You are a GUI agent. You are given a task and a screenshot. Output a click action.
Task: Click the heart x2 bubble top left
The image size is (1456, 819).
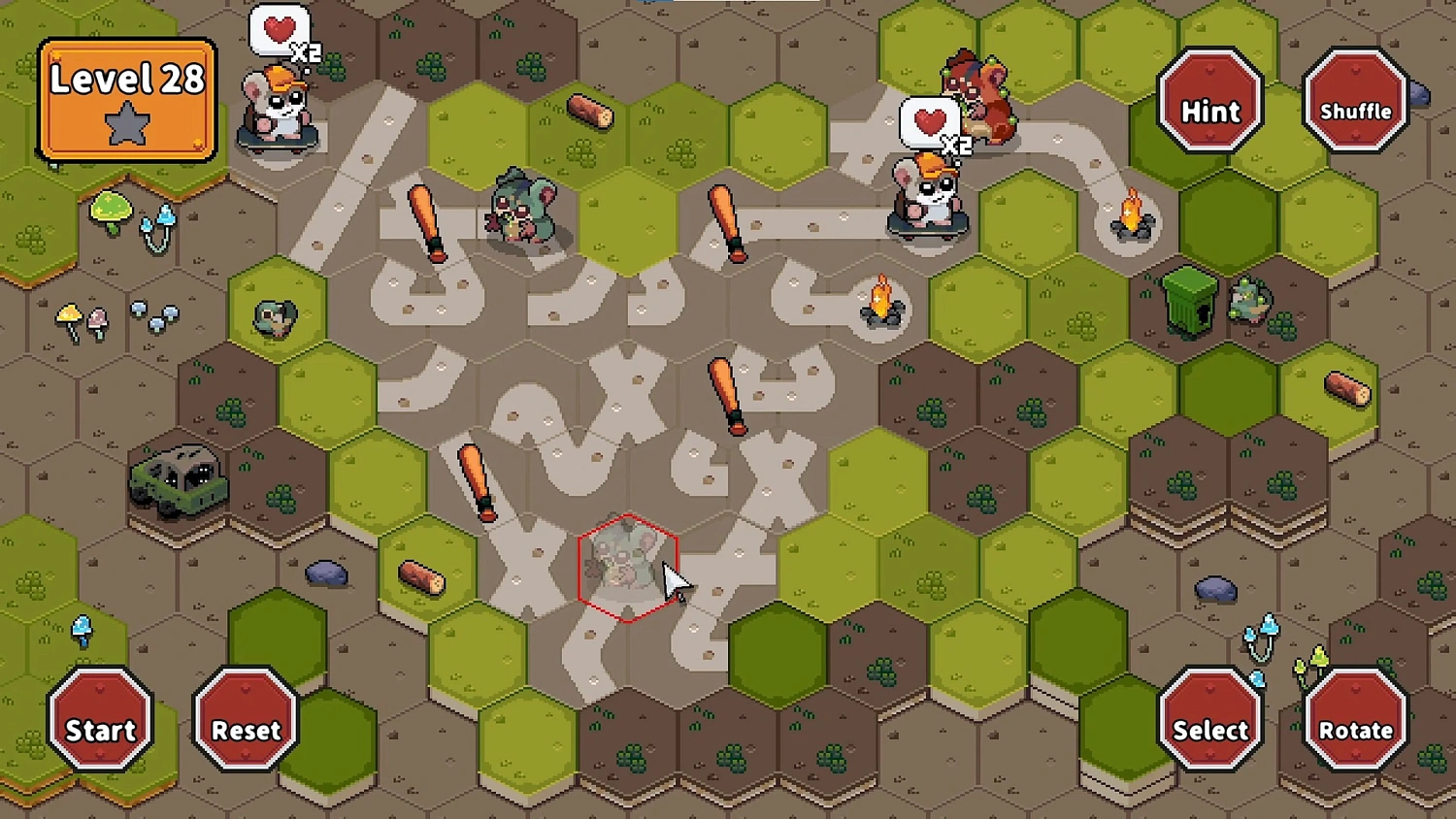pos(279,29)
